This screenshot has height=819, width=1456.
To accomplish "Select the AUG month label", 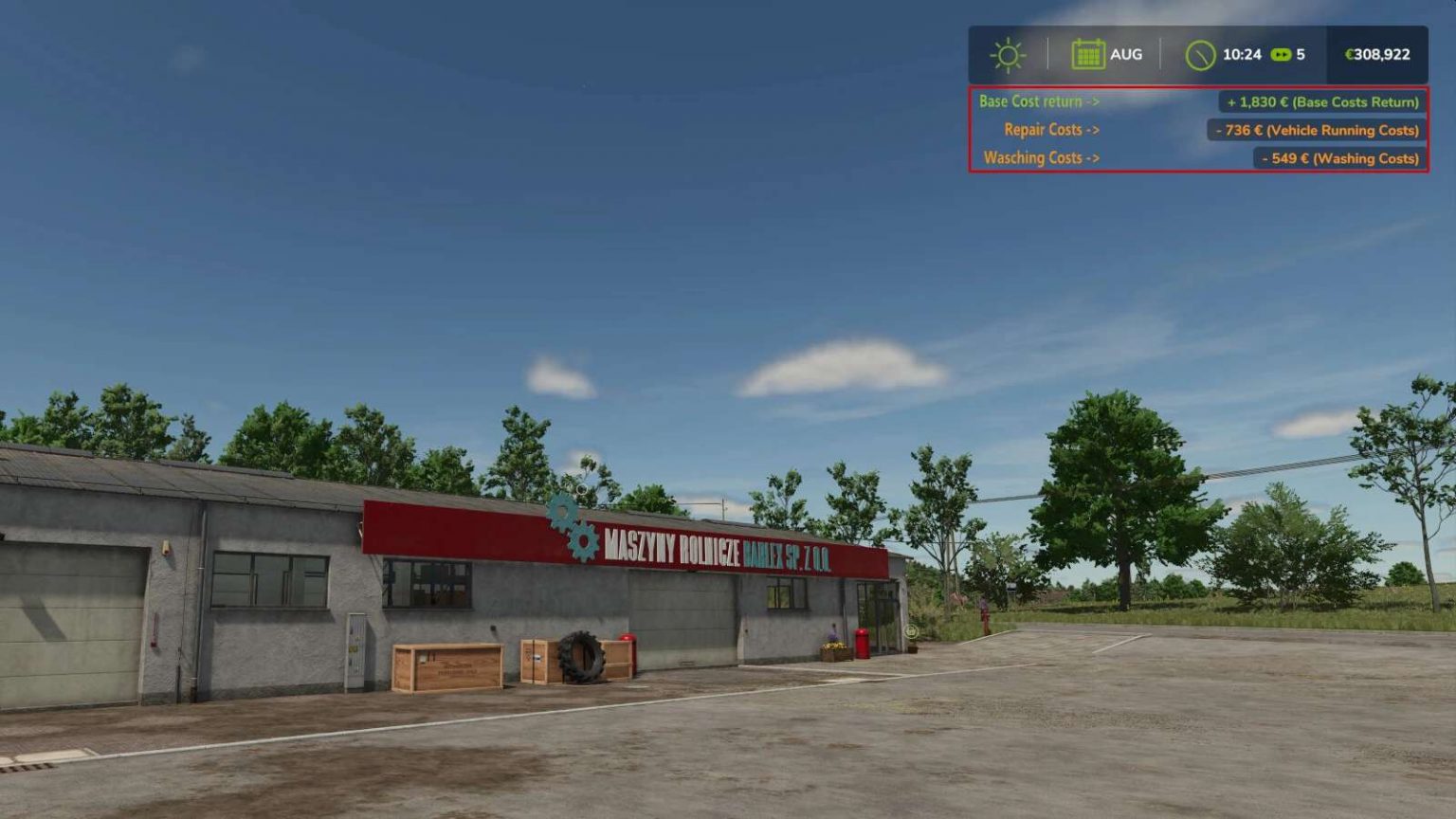I will point(1128,54).
